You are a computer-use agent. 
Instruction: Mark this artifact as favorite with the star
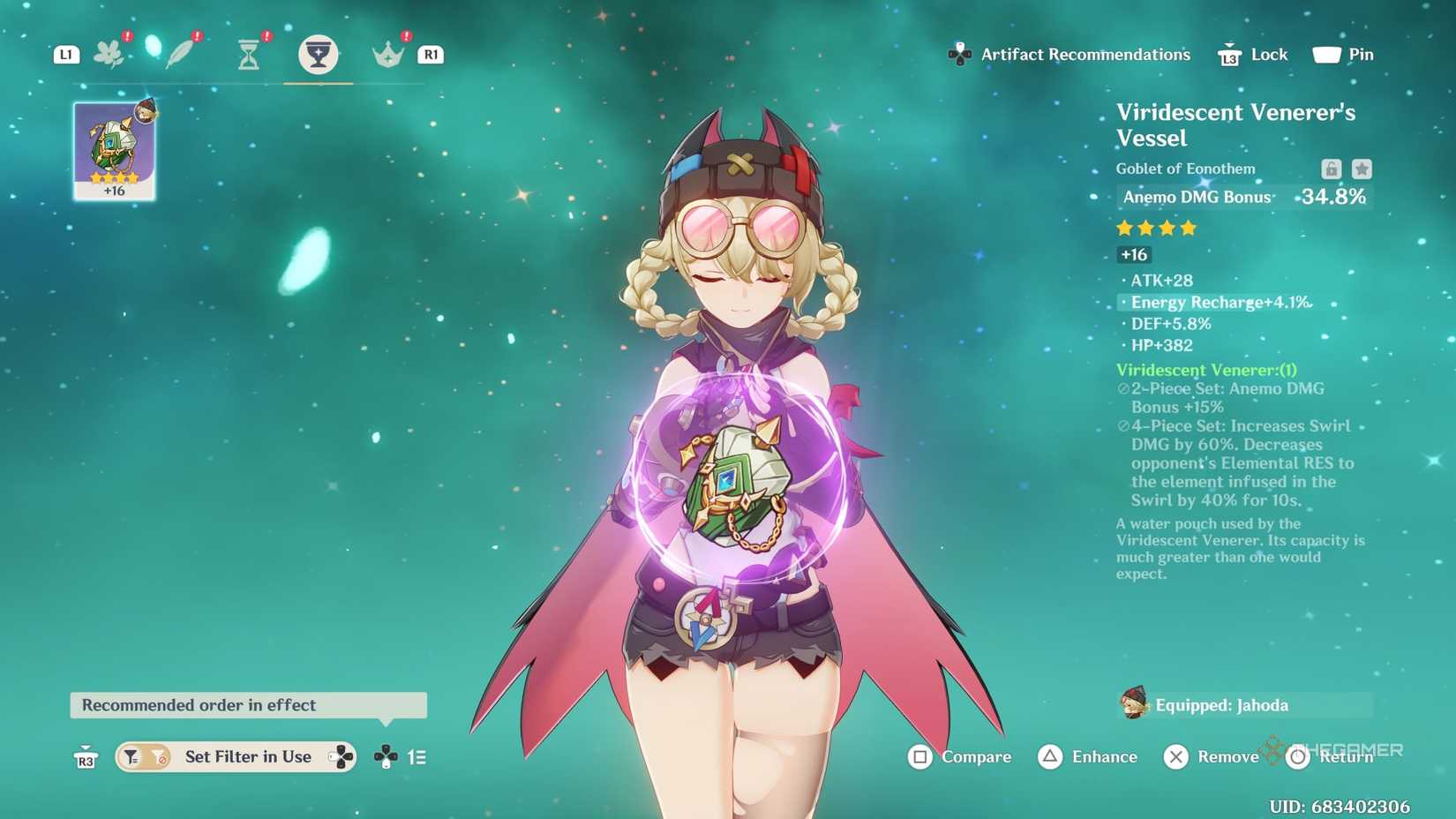(1362, 169)
